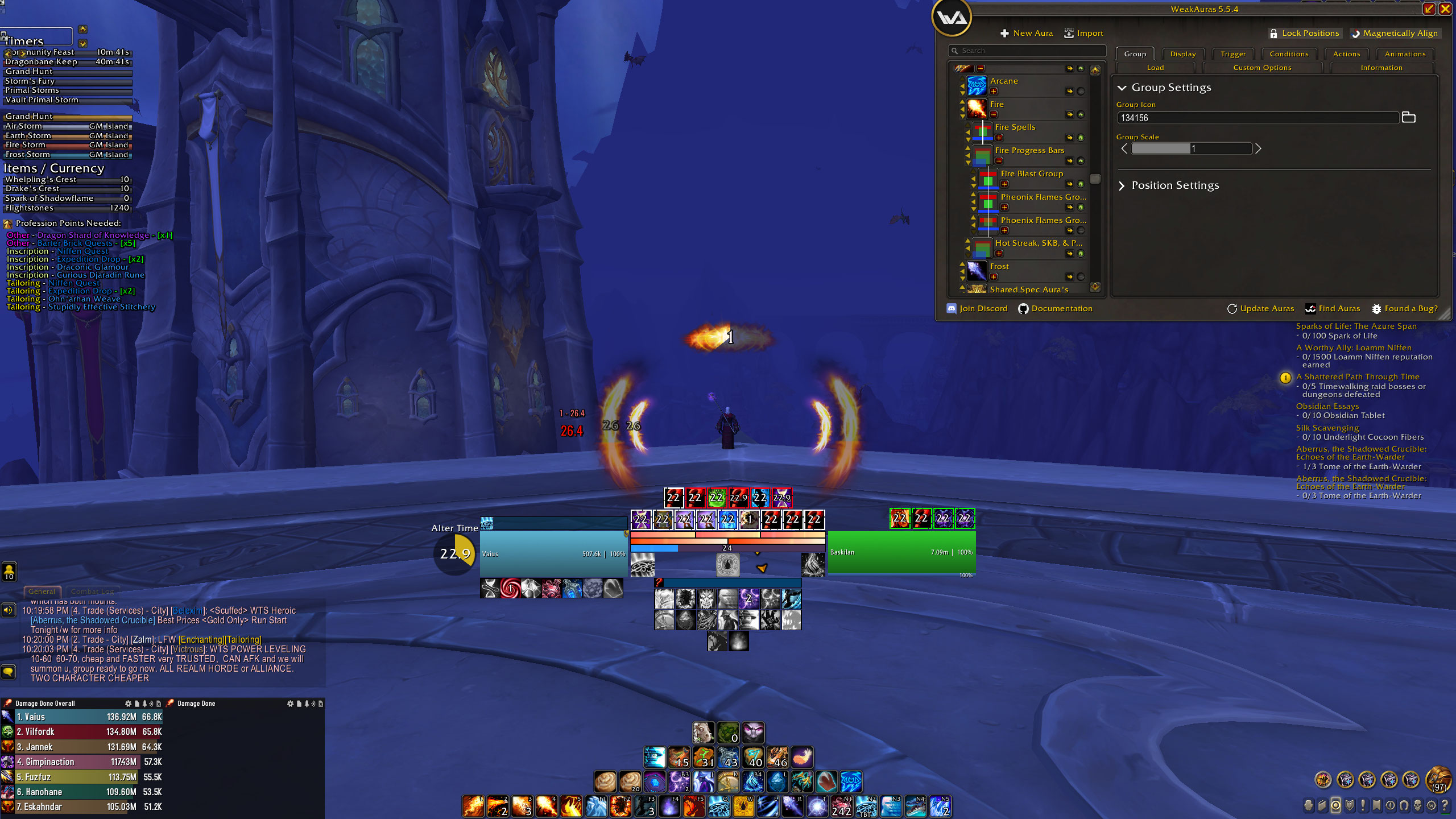Screen dimensions: 1456x819
Task: Select the Arcane aura group
Action: coord(1004,81)
